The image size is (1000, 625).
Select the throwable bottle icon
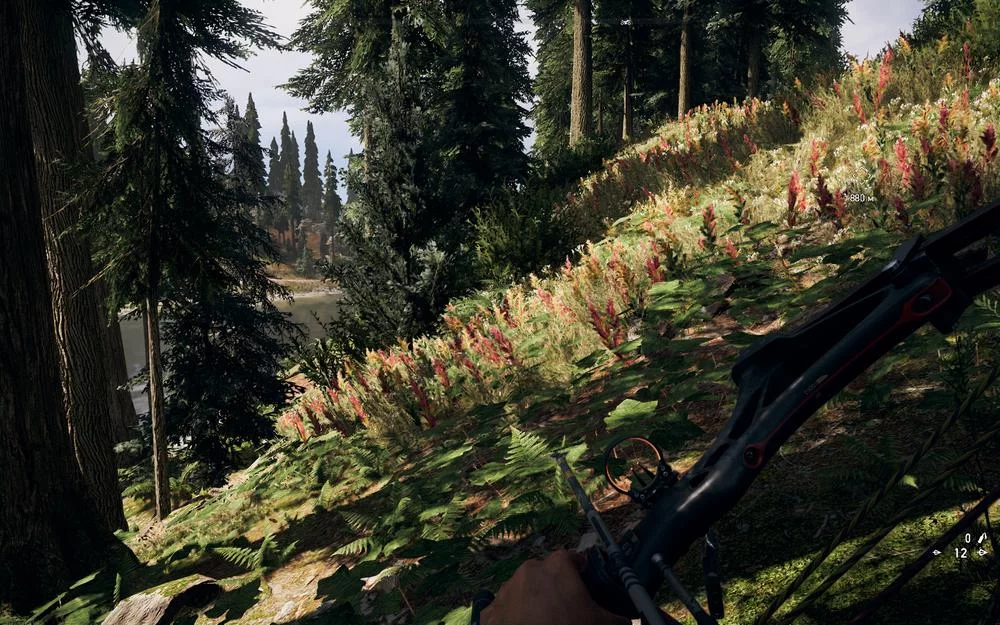983,538
